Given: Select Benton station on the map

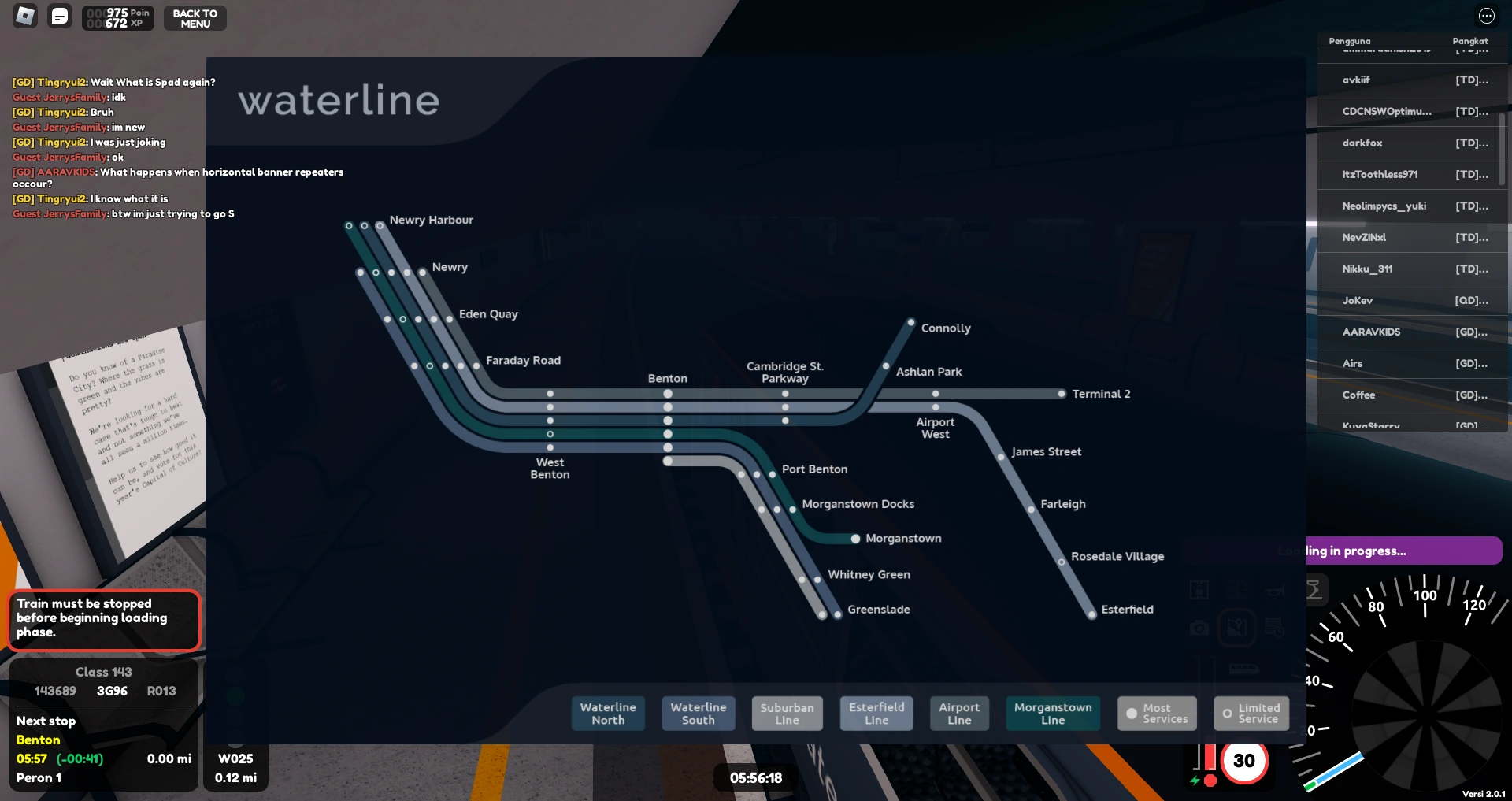Looking at the screenshot, I should click(x=667, y=378).
